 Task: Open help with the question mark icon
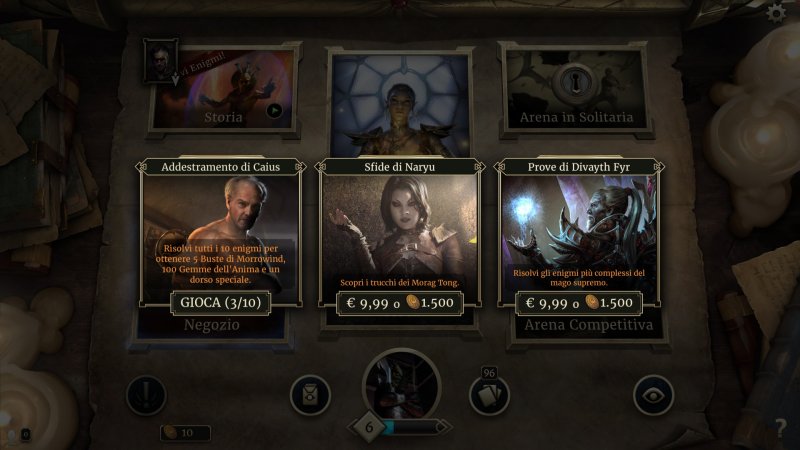click(781, 429)
